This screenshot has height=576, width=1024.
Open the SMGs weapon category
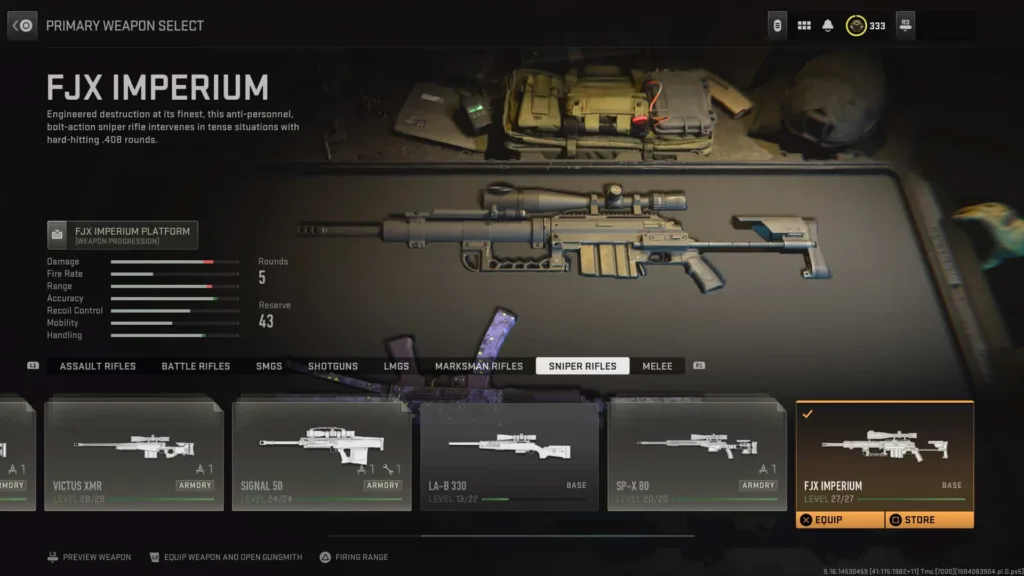click(269, 366)
